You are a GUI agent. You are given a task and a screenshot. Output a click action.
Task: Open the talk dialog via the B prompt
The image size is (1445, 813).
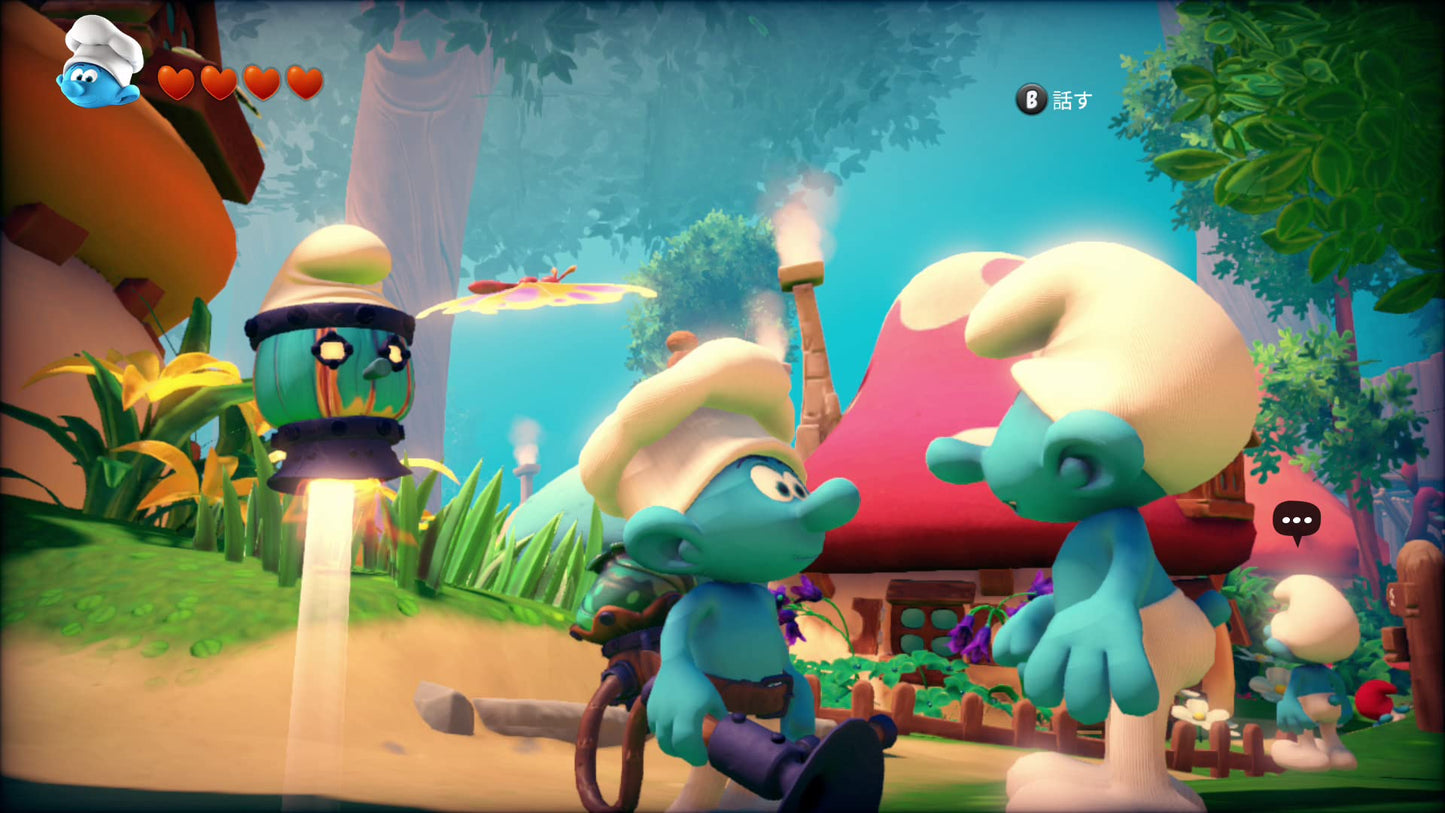pos(1030,99)
